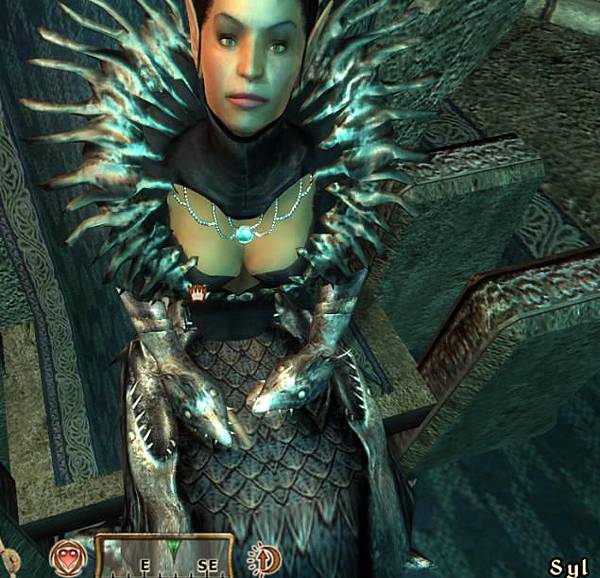The image size is (600, 578).
Task: Click the red heart effect icon
Action: 67,557
